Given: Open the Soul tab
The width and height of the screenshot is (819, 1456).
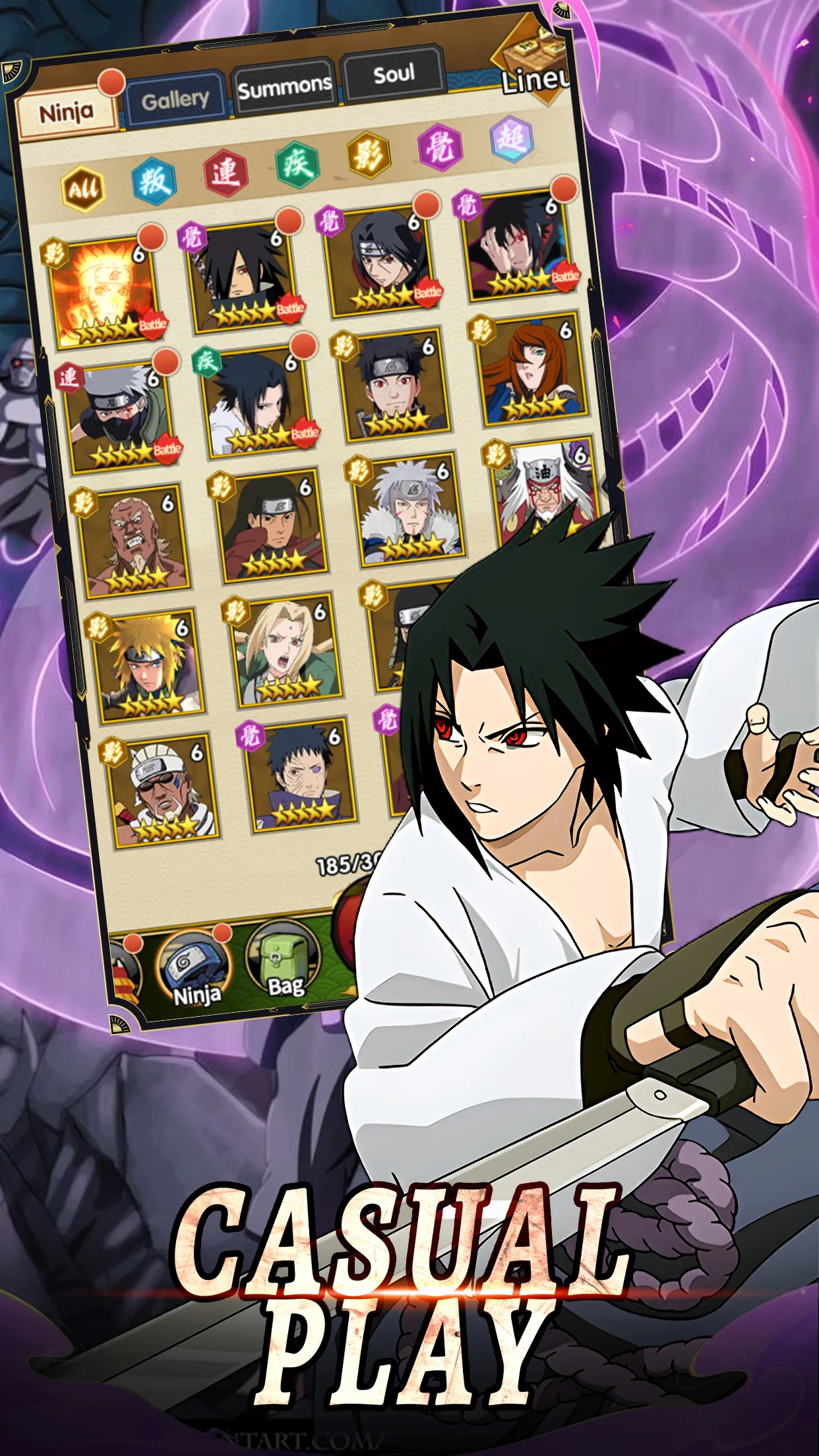Looking at the screenshot, I should coord(394,74).
